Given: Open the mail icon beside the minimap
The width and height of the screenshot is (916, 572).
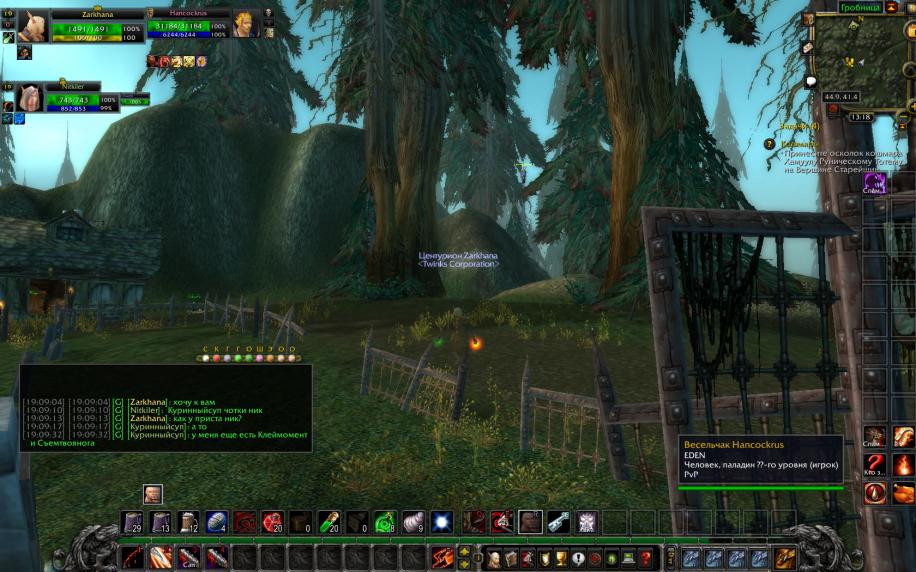Looking at the screenshot, I should point(807,47).
